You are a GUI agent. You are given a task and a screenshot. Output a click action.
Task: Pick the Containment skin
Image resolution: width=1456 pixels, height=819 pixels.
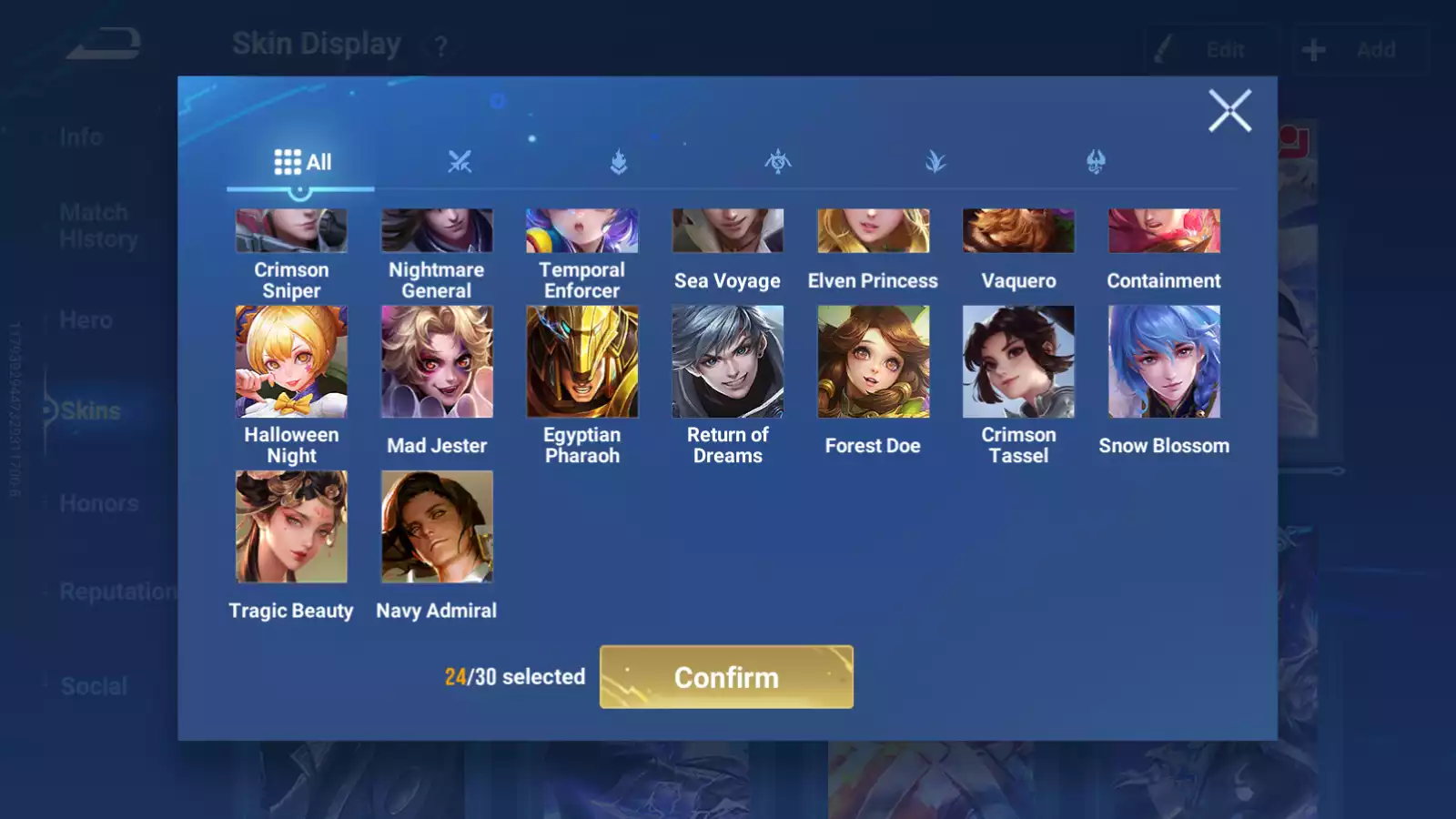pyautogui.click(x=1164, y=232)
